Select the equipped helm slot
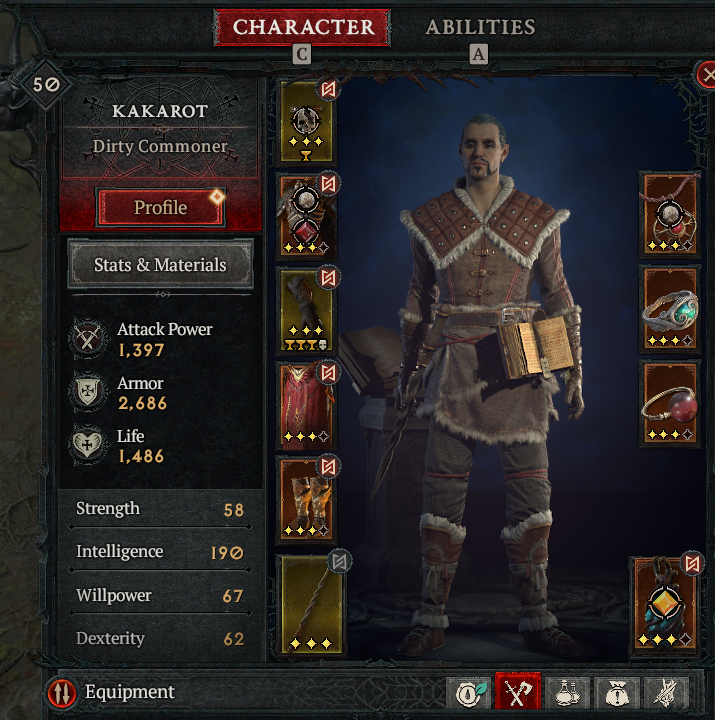 pos(307,122)
